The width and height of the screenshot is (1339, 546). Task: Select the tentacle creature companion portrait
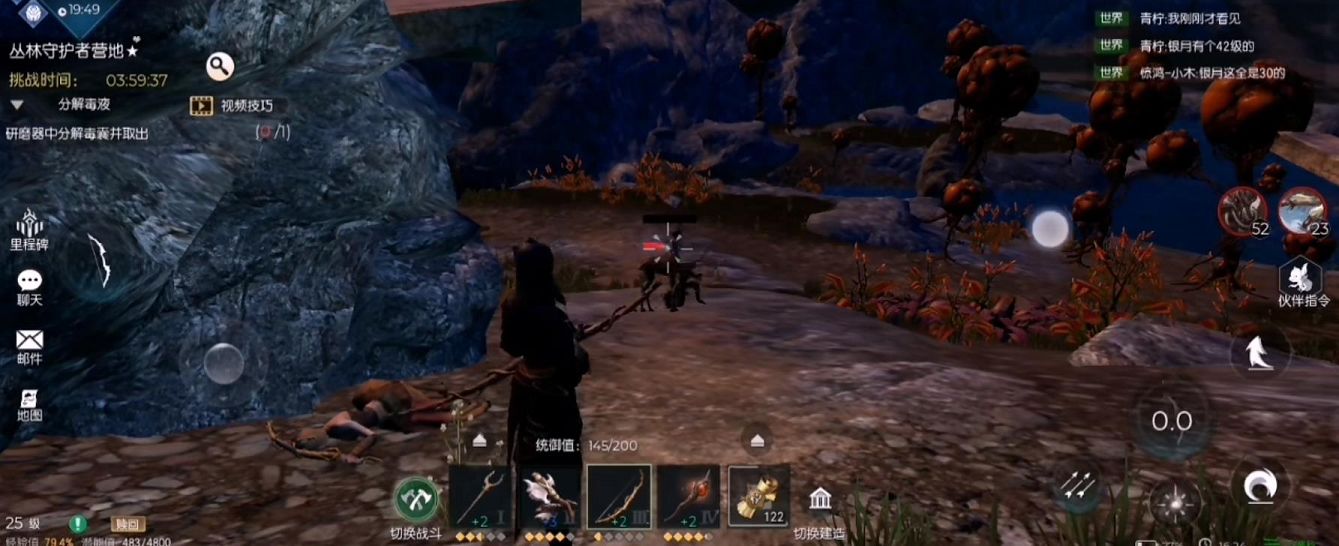pos(1241,210)
